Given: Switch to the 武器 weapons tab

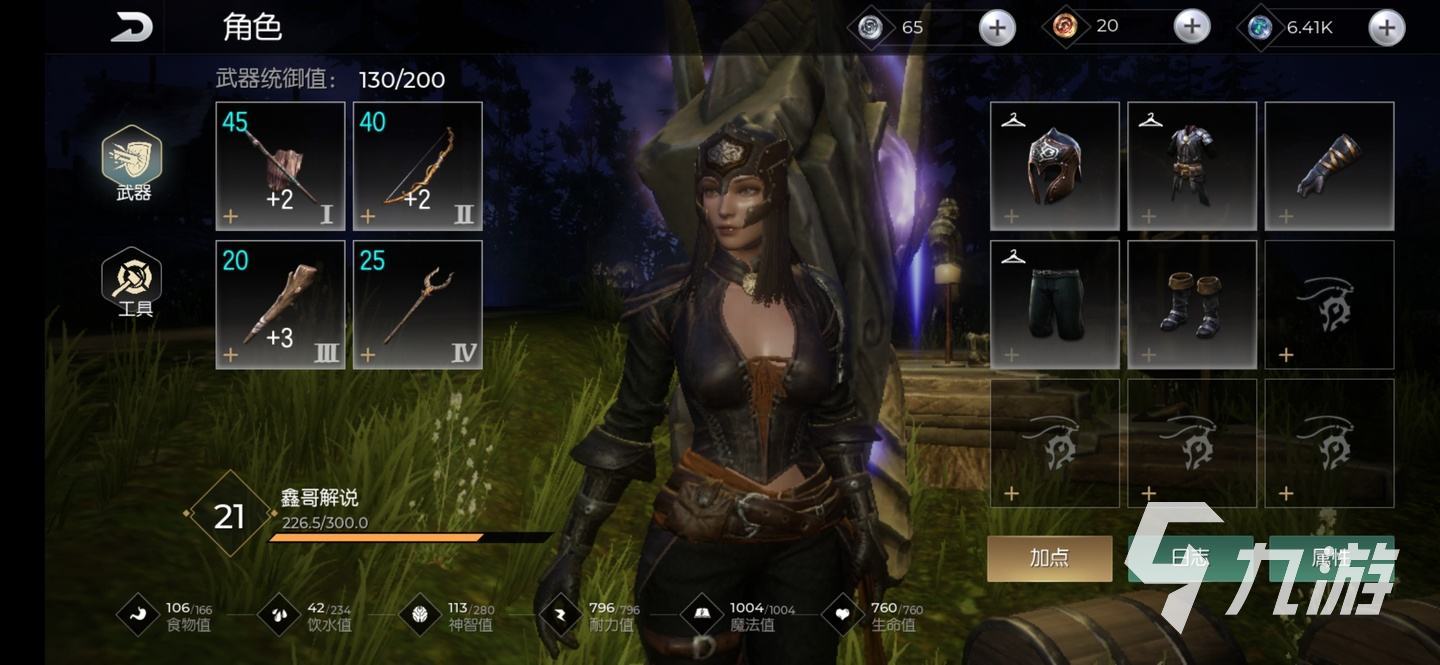Looking at the screenshot, I should [x=133, y=165].
